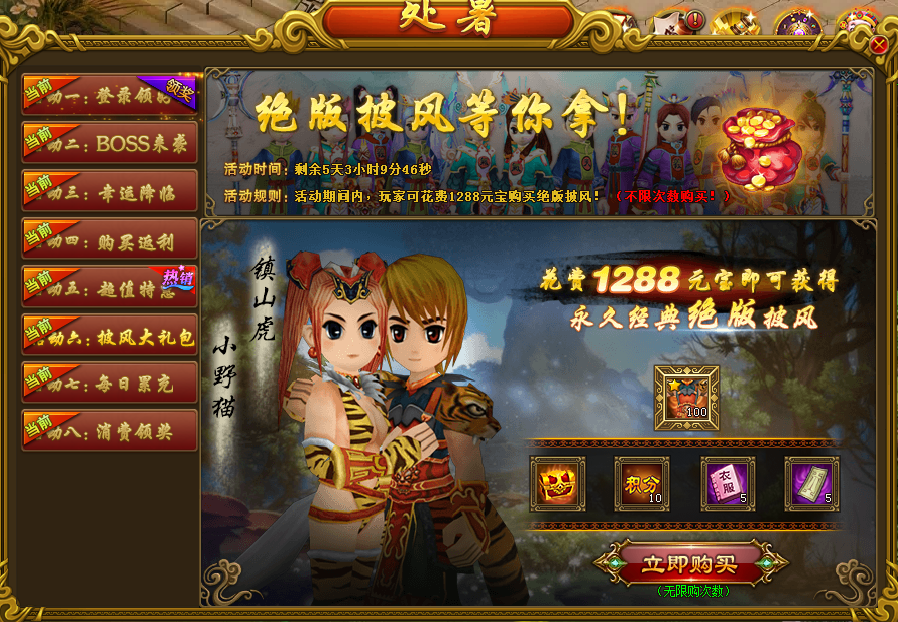Go to the 每日累充 activity tab
Screen dimensions: 898x622
(110, 382)
